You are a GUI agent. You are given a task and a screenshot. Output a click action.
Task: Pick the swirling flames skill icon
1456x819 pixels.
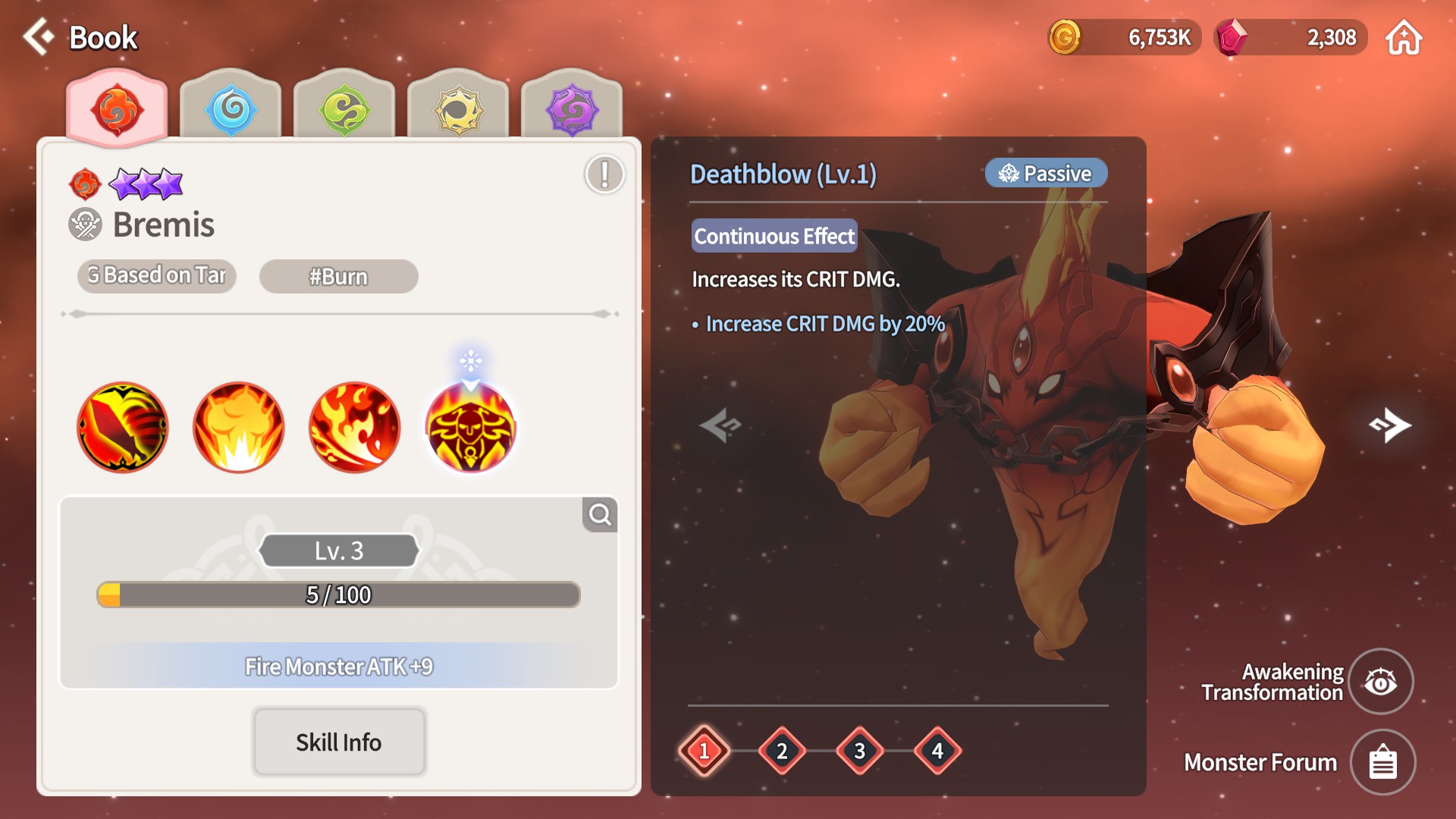point(354,427)
